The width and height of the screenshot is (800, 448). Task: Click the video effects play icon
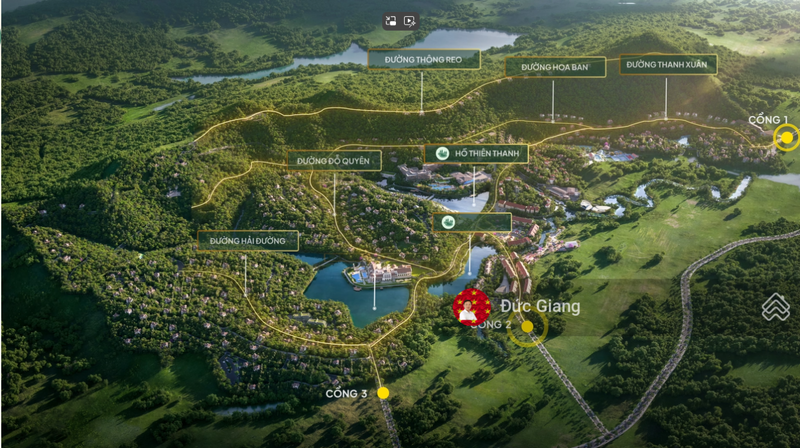pyautogui.click(x=409, y=21)
